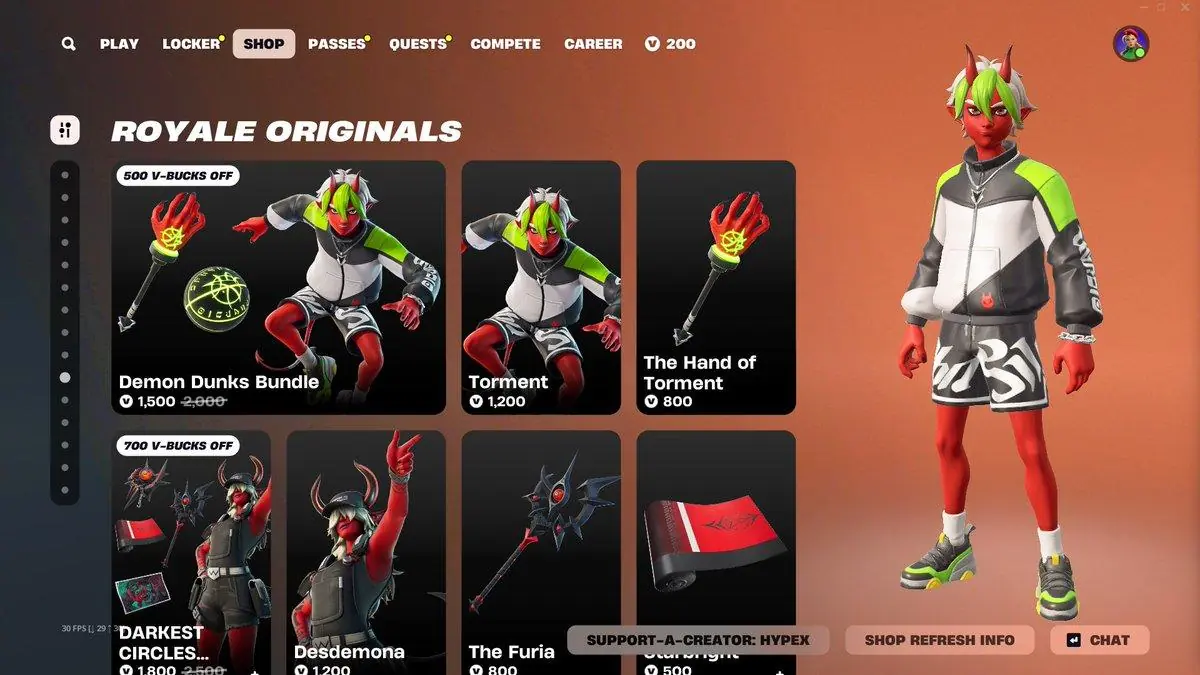
Task: Select the Desdemona outfit tile
Action: (x=366, y=550)
